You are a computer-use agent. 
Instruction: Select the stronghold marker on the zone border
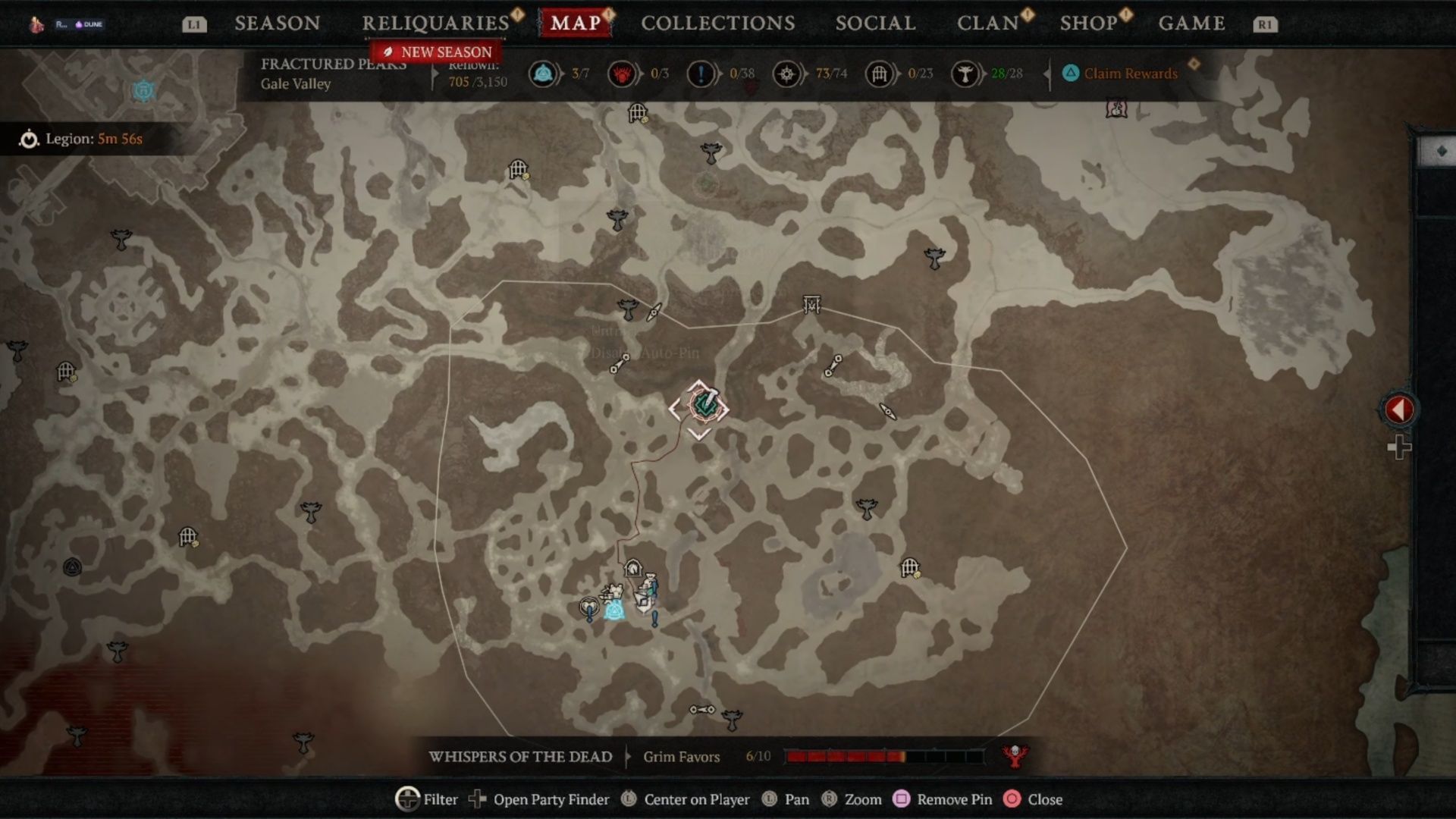pos(812,305)
